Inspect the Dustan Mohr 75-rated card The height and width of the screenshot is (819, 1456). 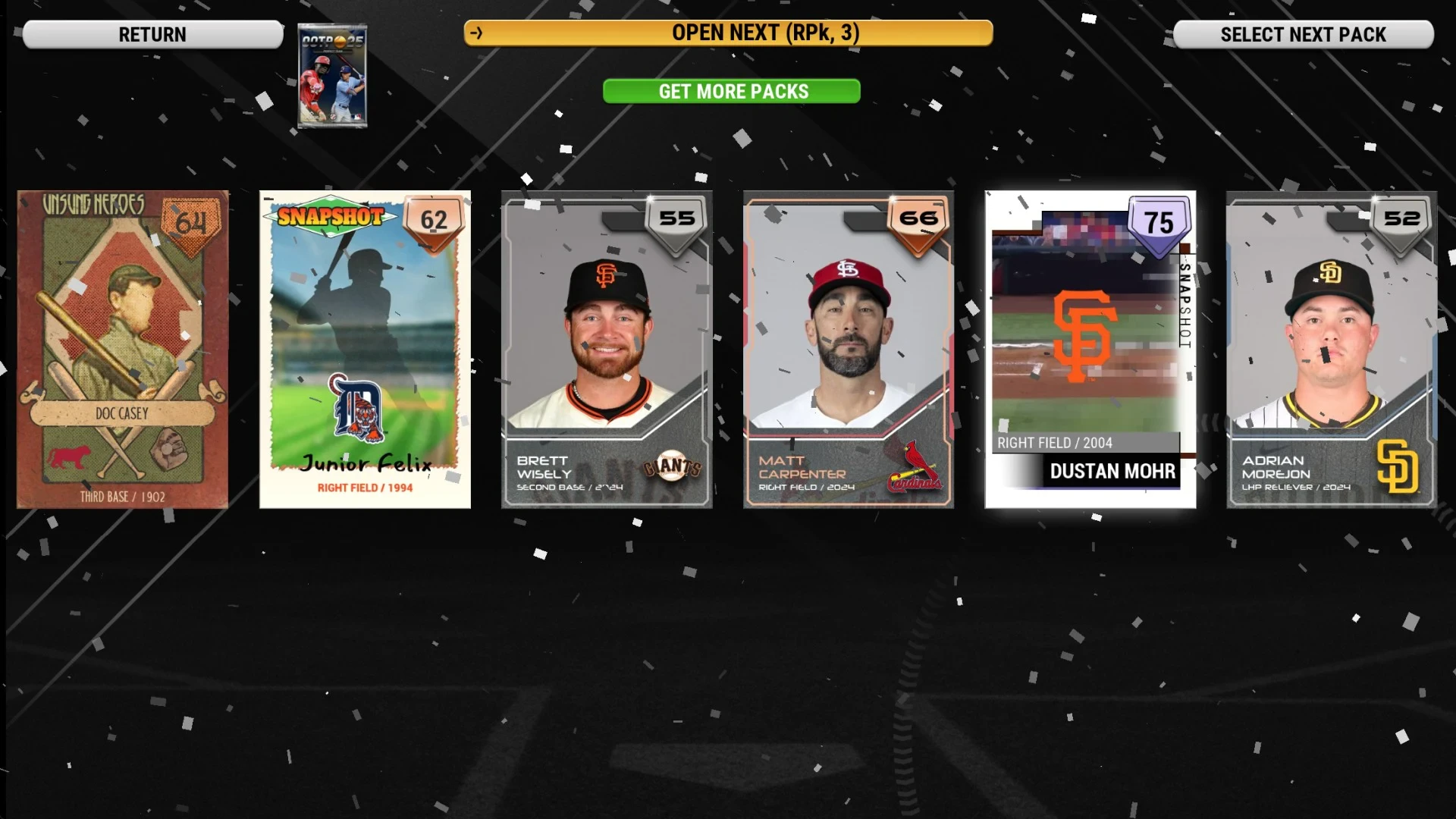(1090, 349)
